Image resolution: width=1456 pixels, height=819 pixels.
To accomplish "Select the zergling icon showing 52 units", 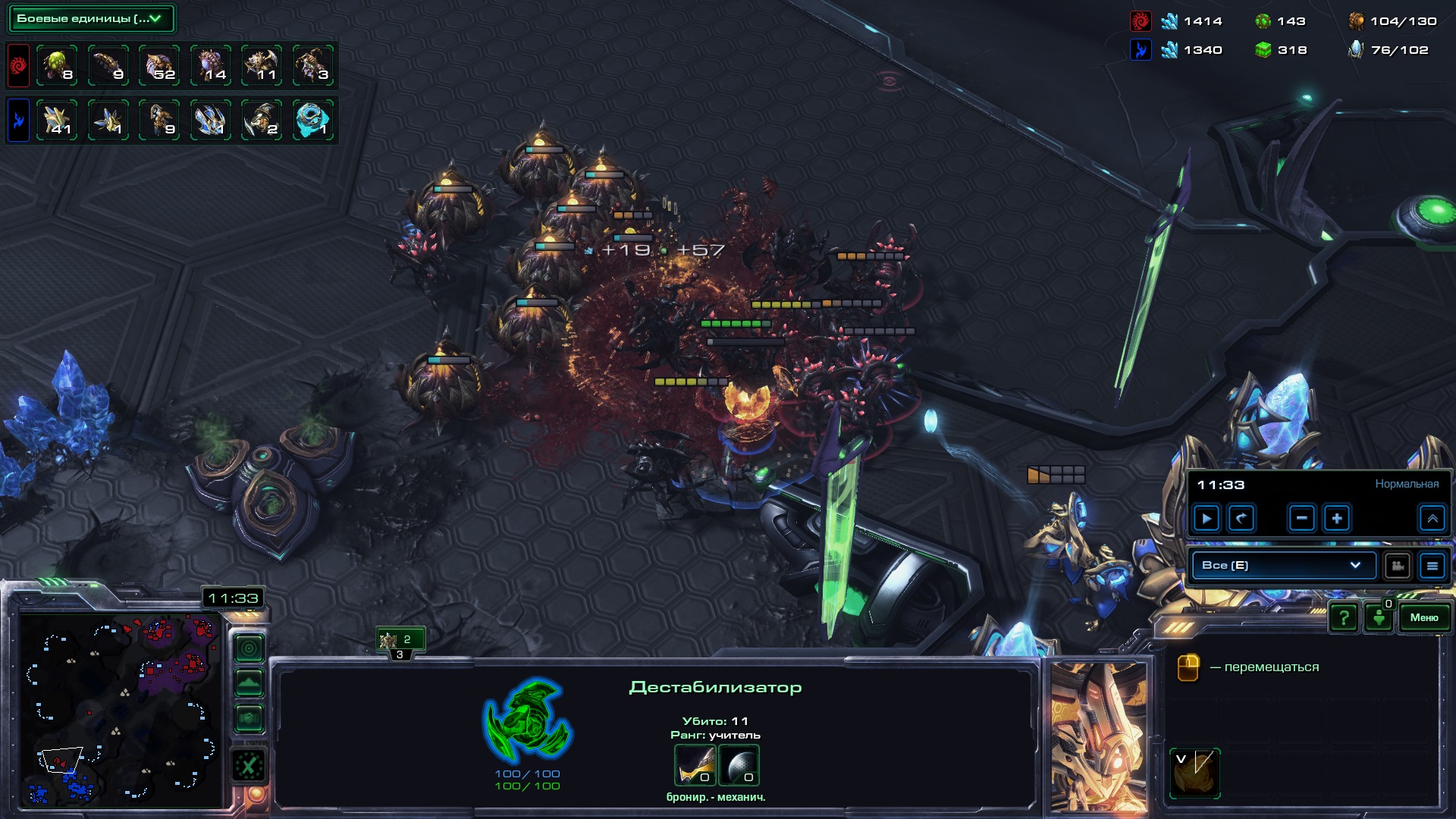I will click(x=160, y=65).
